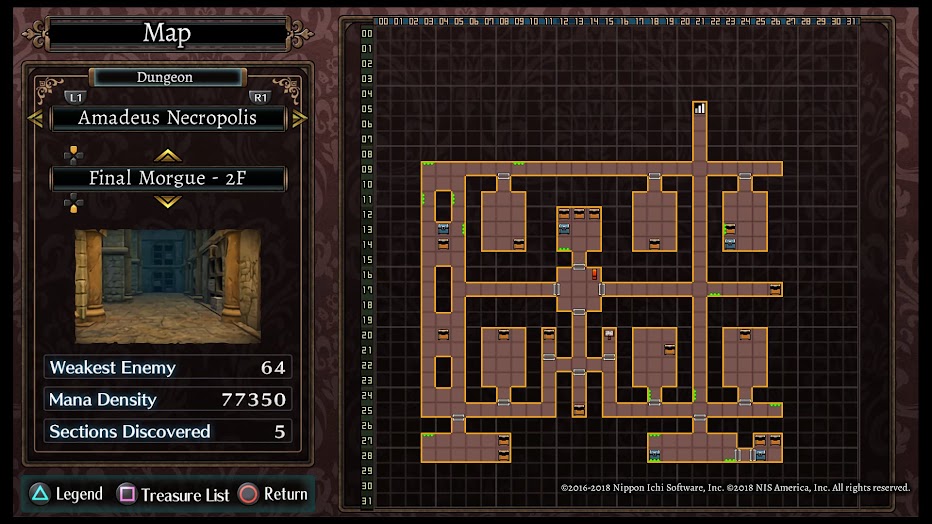Click the stairs marker on the map

click(700, 108)
